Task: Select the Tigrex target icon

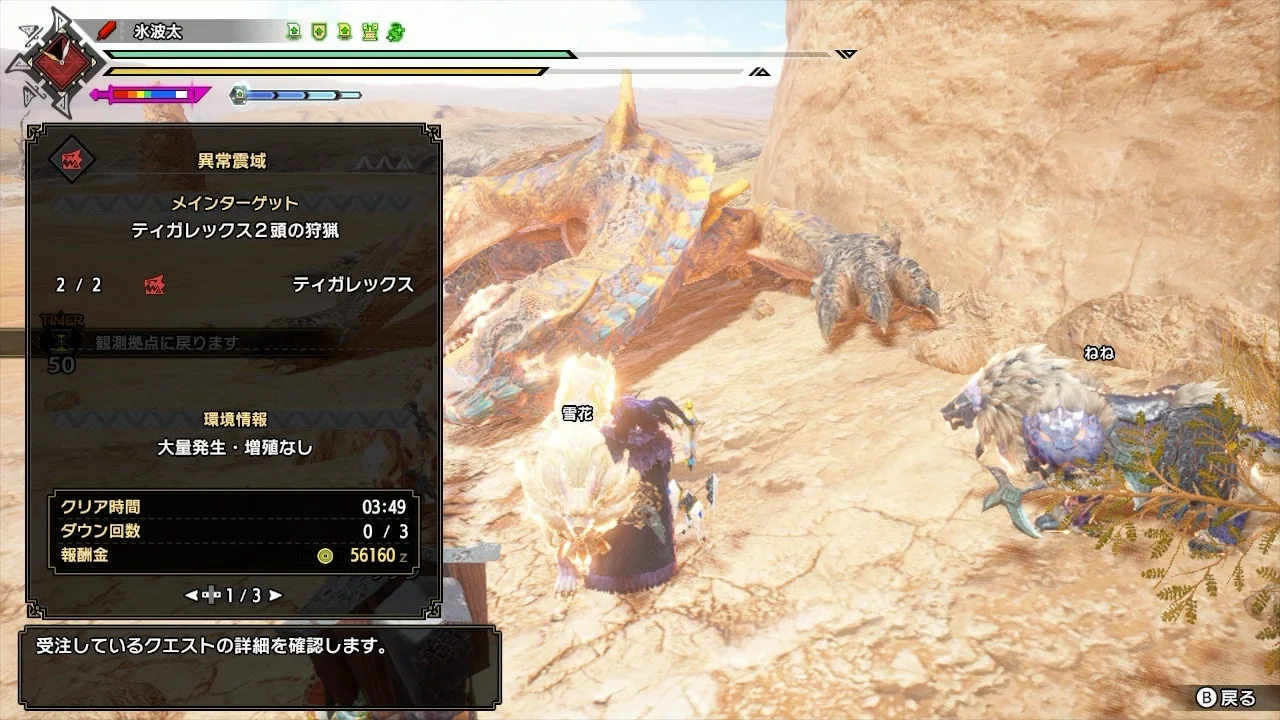Action: point(154,285)
